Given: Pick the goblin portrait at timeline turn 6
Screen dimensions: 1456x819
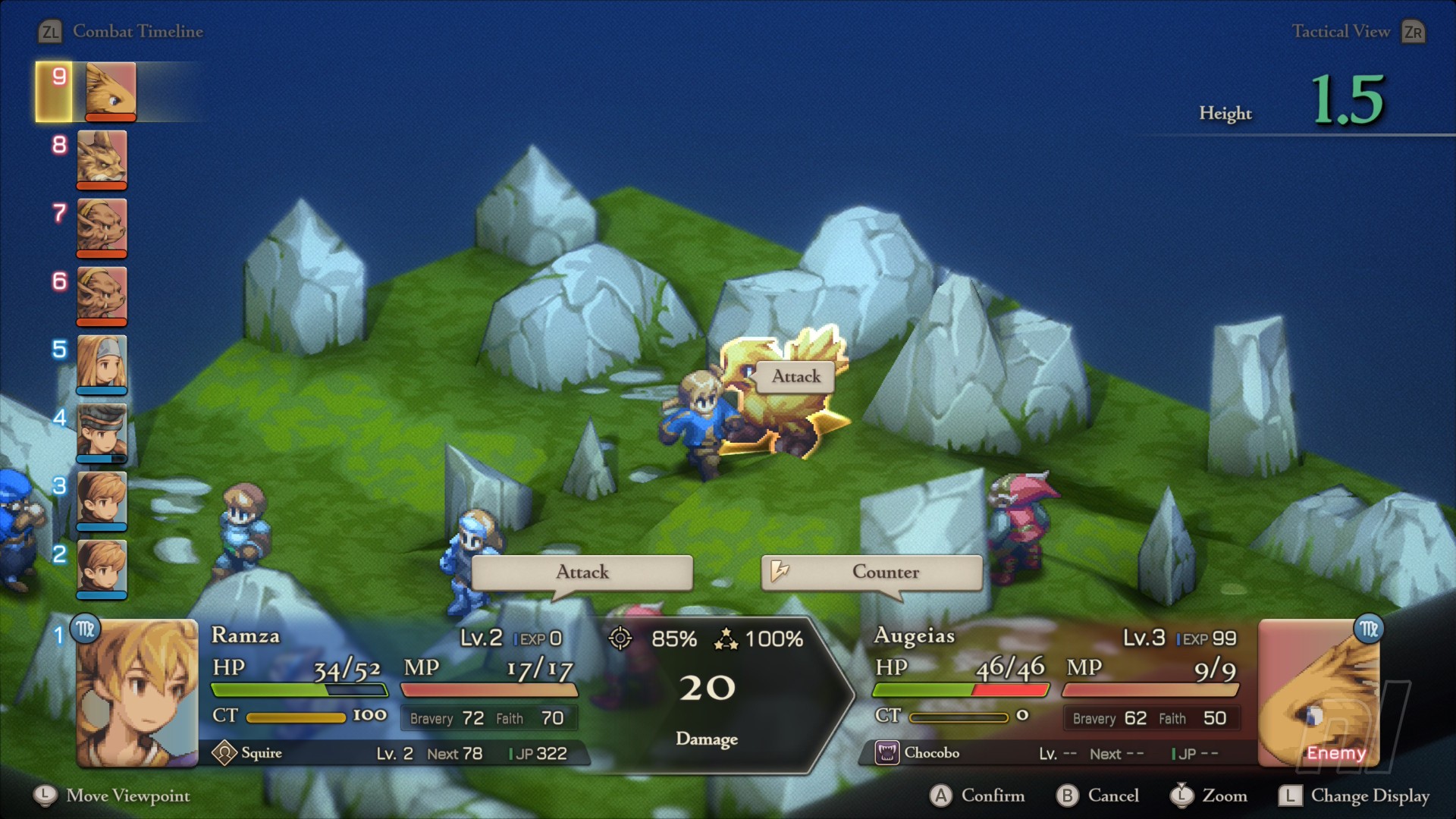Looking at the screenshot, I should (x=102, y=295).
